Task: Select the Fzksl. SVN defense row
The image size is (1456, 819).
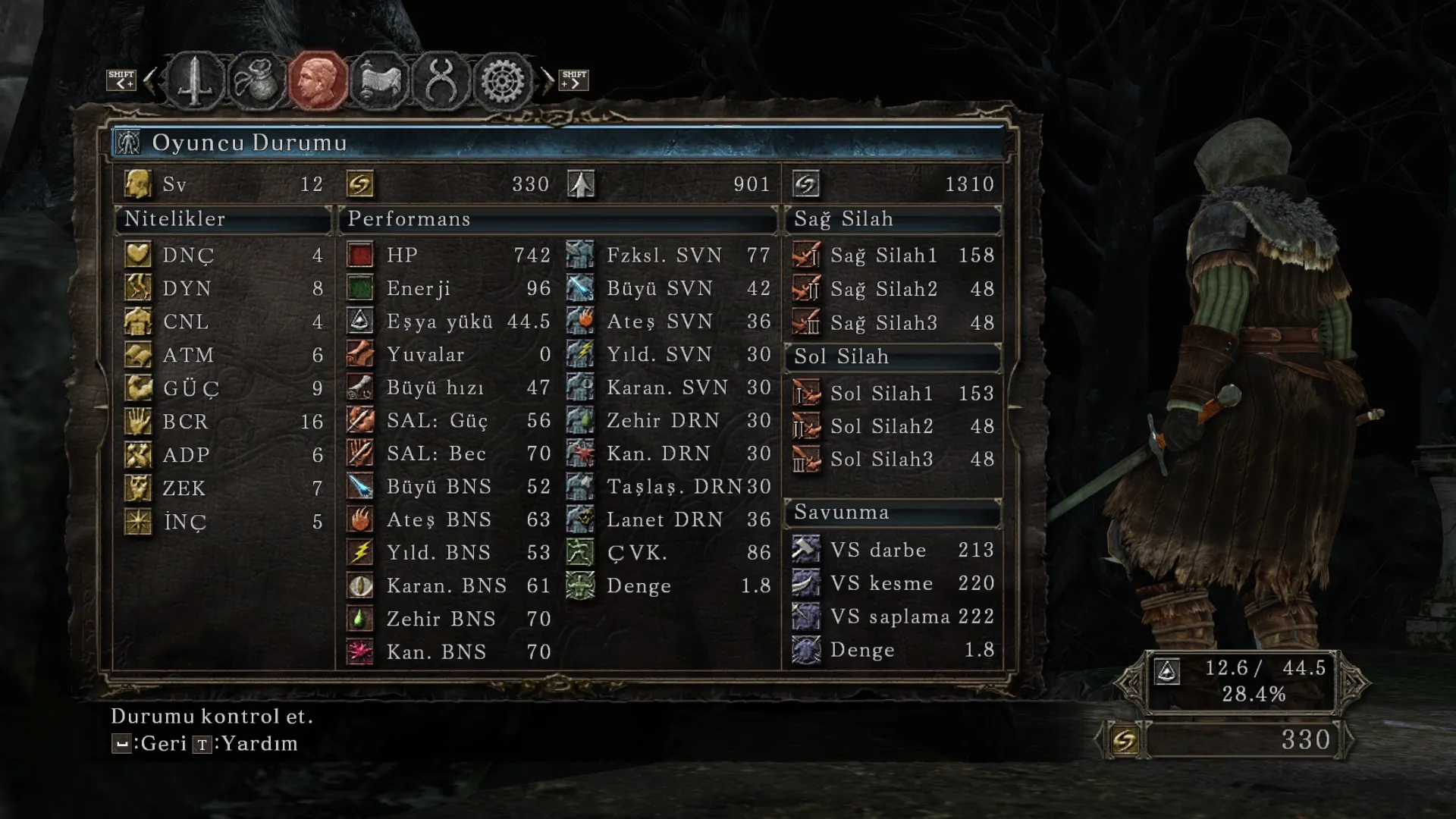Action: coord(669,255)
